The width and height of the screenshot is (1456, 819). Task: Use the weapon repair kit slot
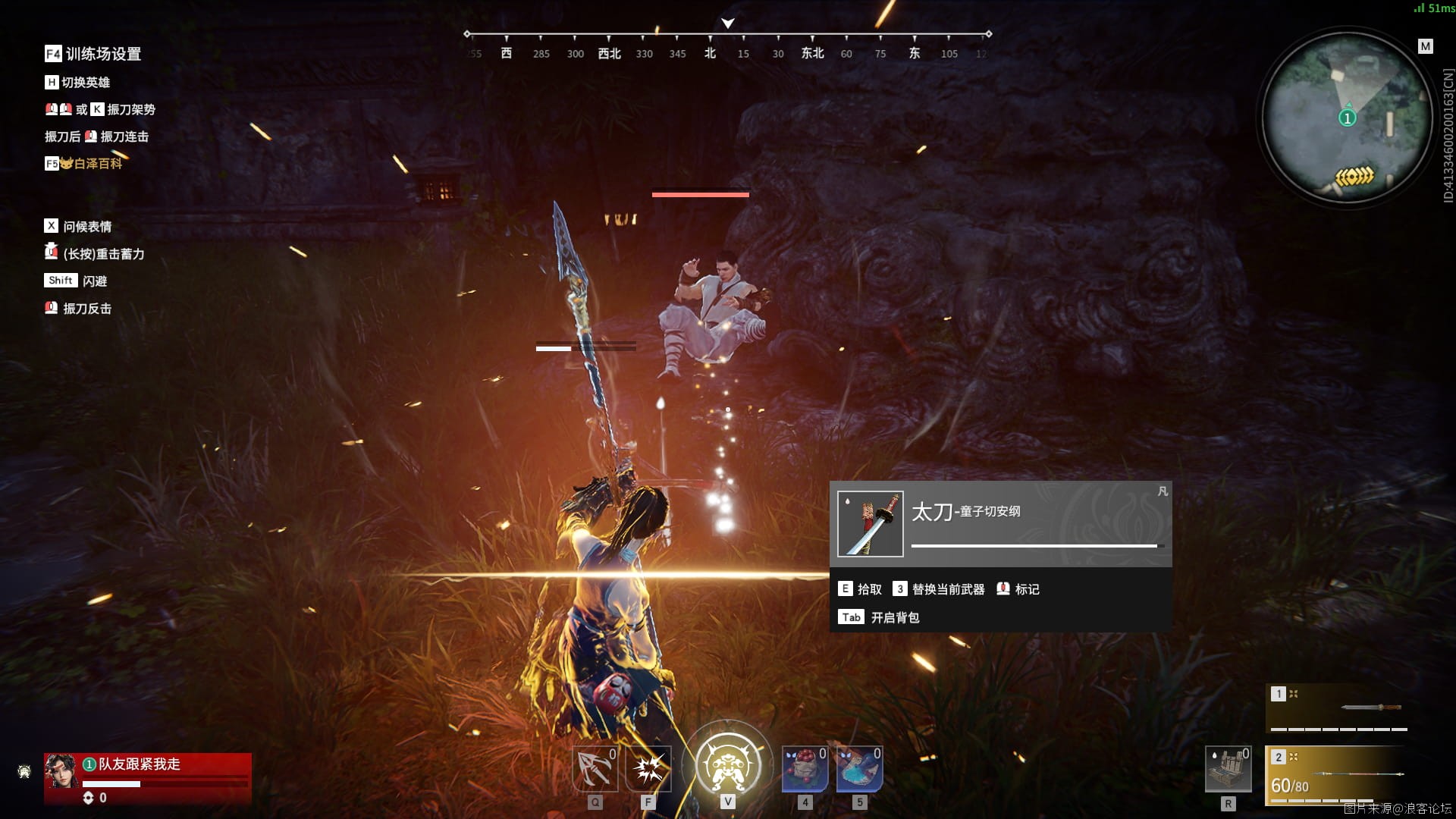(x=1228, y=769)
